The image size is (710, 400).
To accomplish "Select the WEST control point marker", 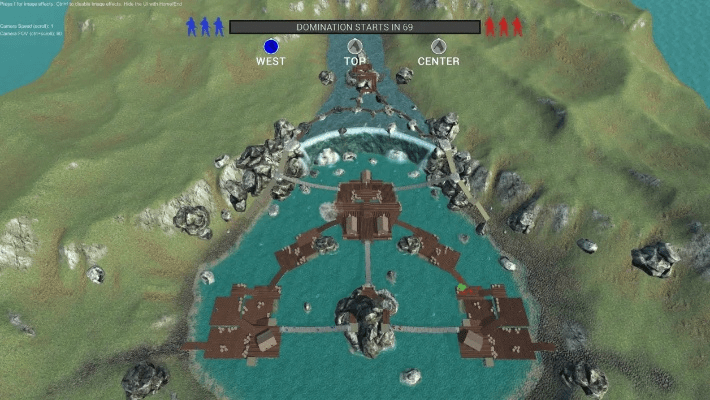I will coord(271,46).
